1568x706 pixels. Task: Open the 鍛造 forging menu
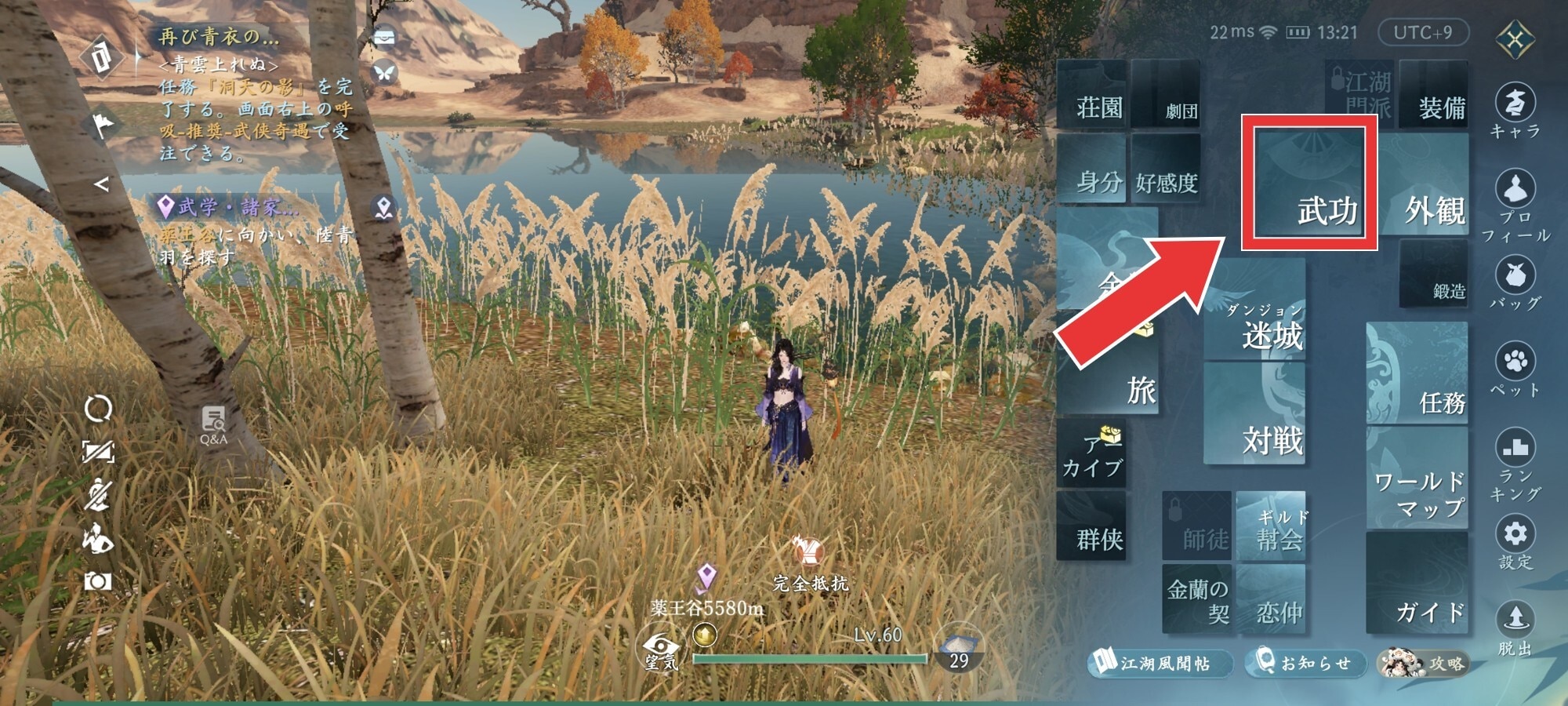(x=1433, y=274)
